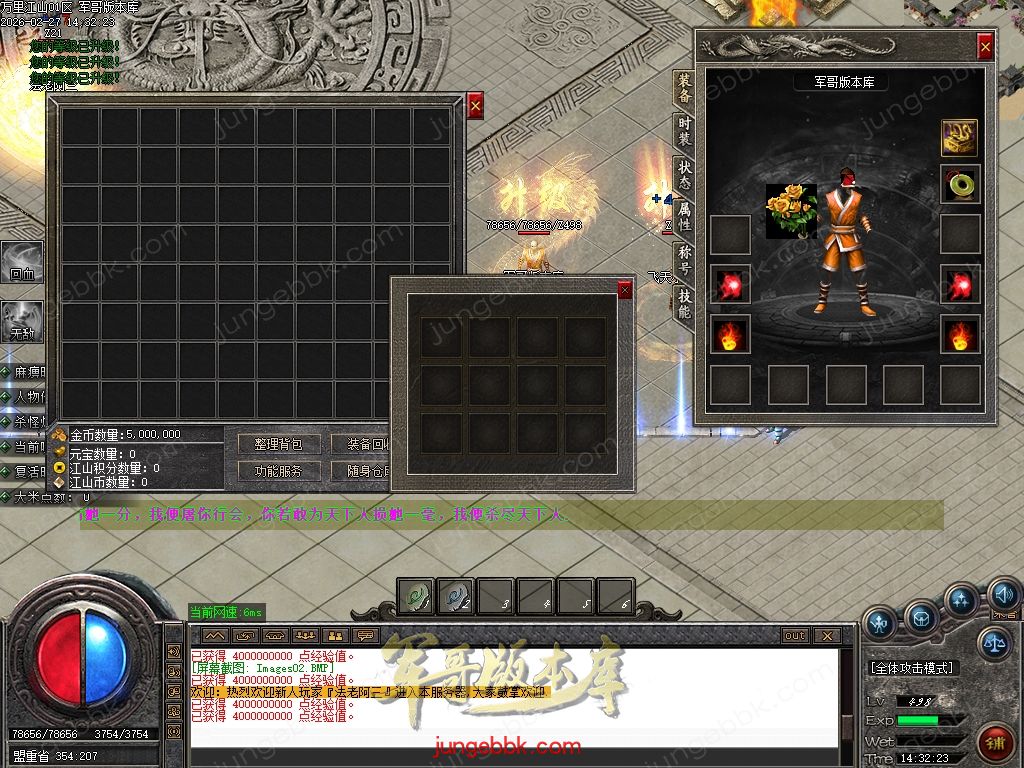The image size is (1024, 768).
Task: Select the yellow rose bouquet item
Action: 791,210
